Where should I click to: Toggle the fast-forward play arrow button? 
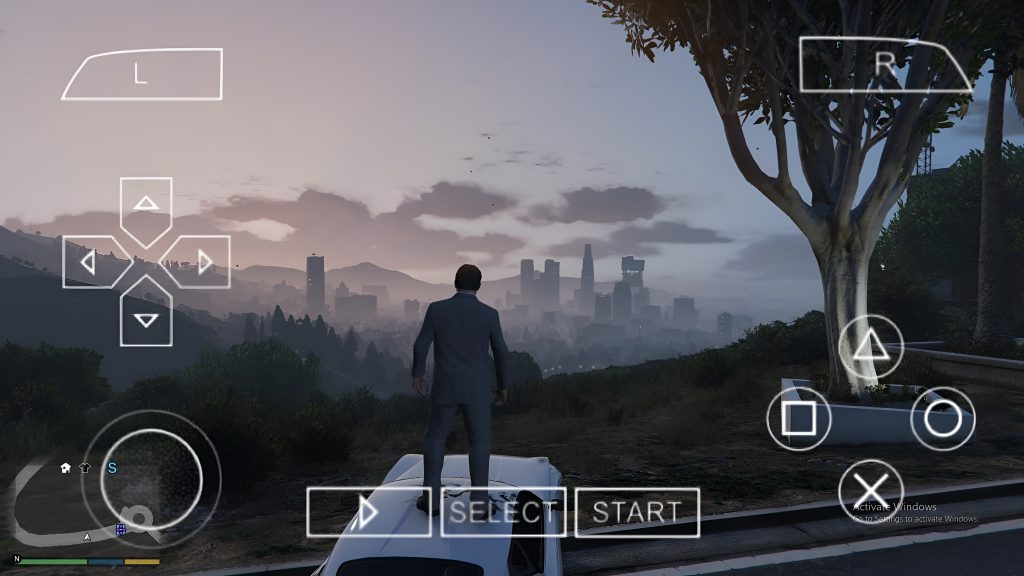click(368, 512)
